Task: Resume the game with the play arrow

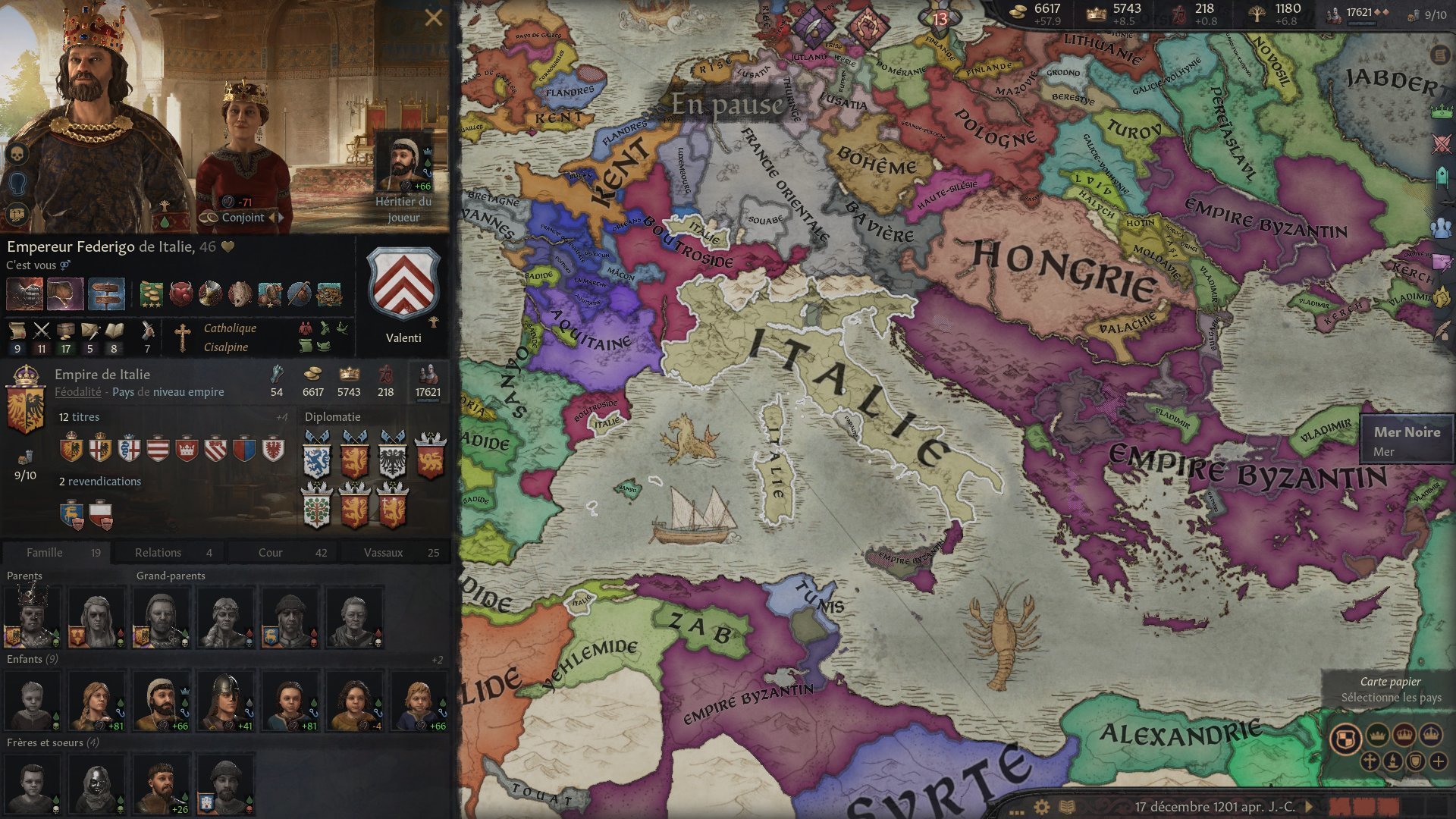Action: tap(1308, 806)
